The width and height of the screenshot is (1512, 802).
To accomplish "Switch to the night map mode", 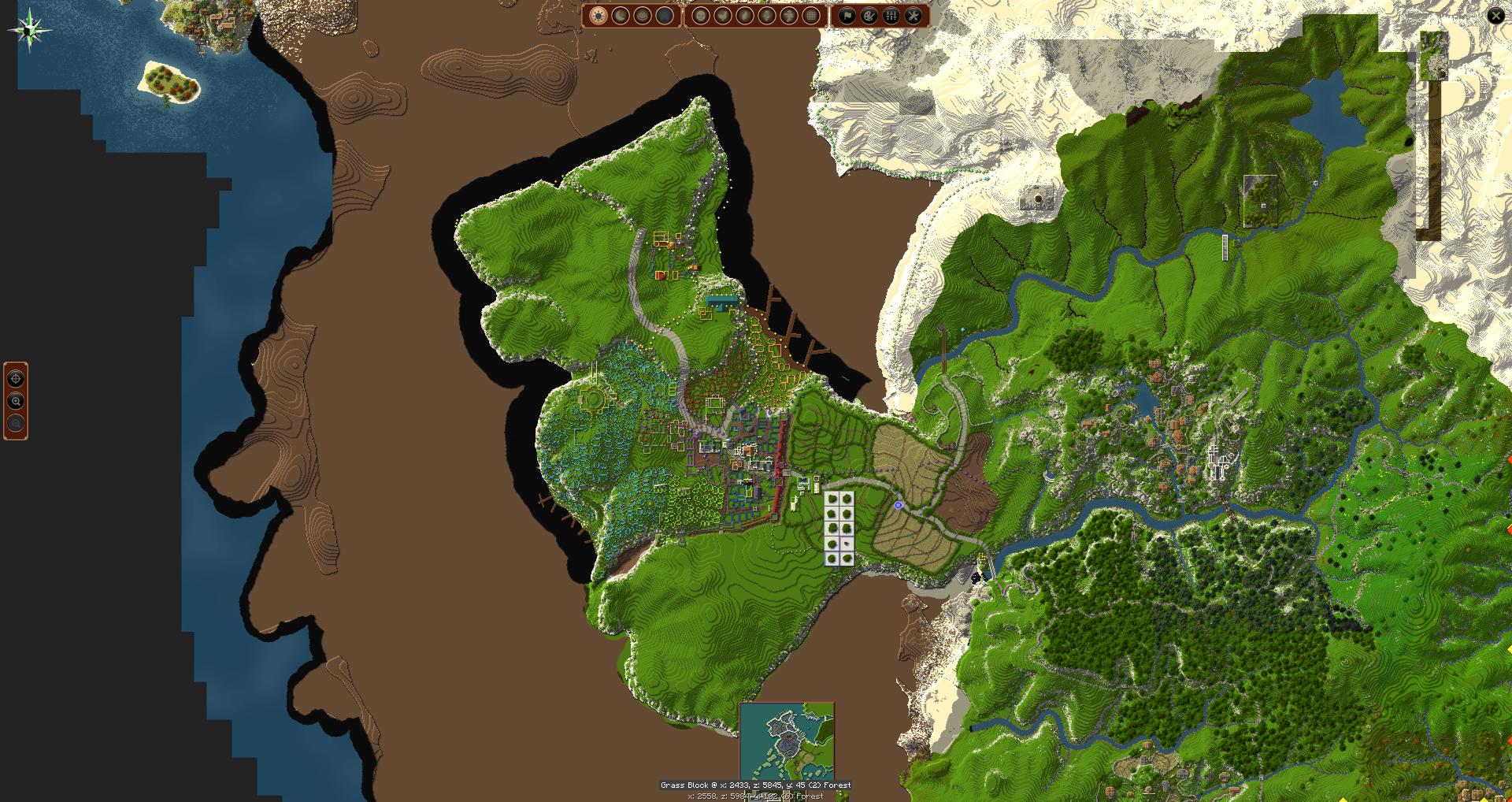I will pyautogui.click(x=621, y=16).
